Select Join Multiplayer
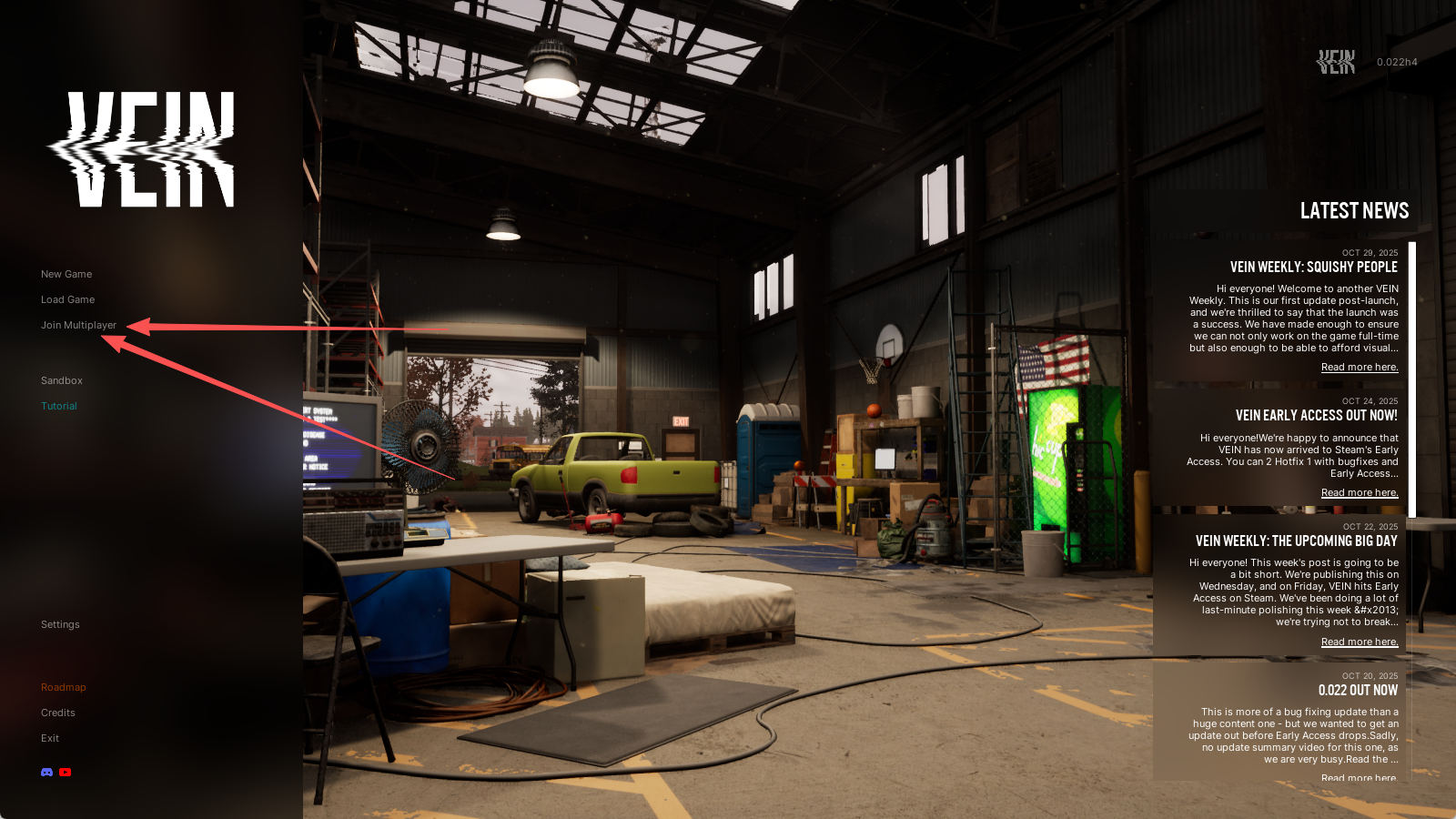Screen dimensions: 1456x819 click(x=78, y=325)
